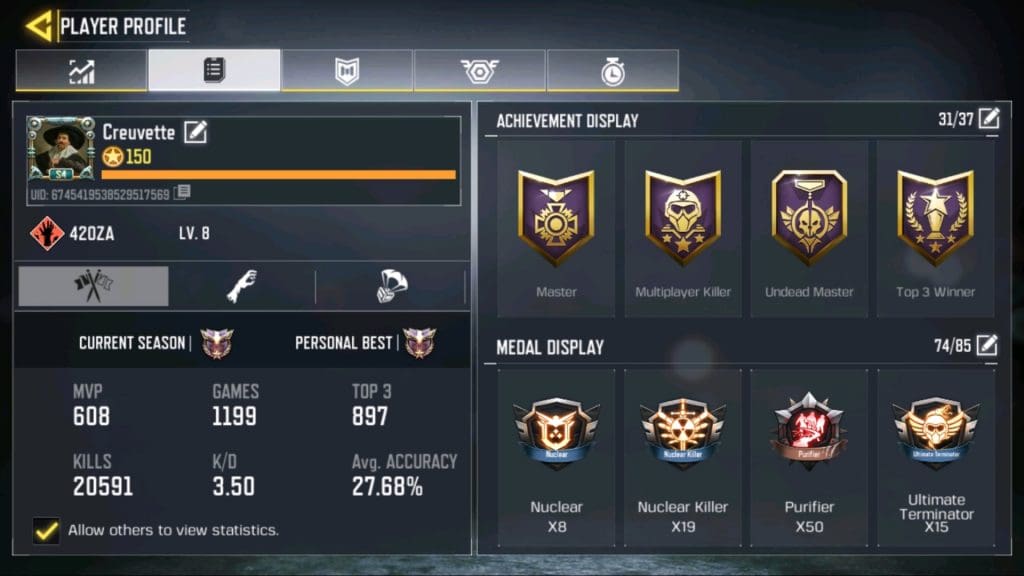
Task: Toggle Allow others to view statistics
Action: point(45,530)
